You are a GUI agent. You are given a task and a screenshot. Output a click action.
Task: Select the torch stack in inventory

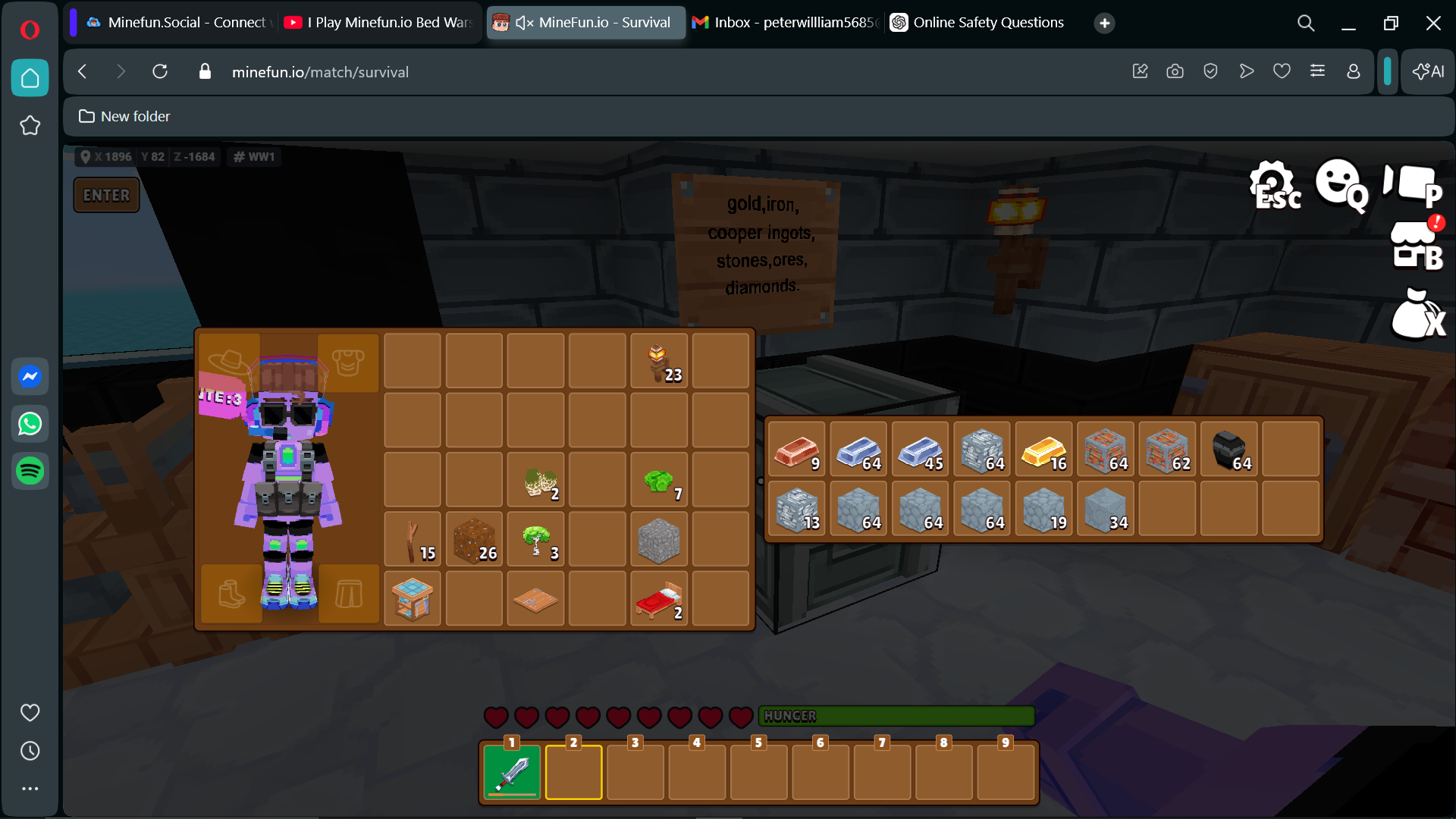click(659, 362)
